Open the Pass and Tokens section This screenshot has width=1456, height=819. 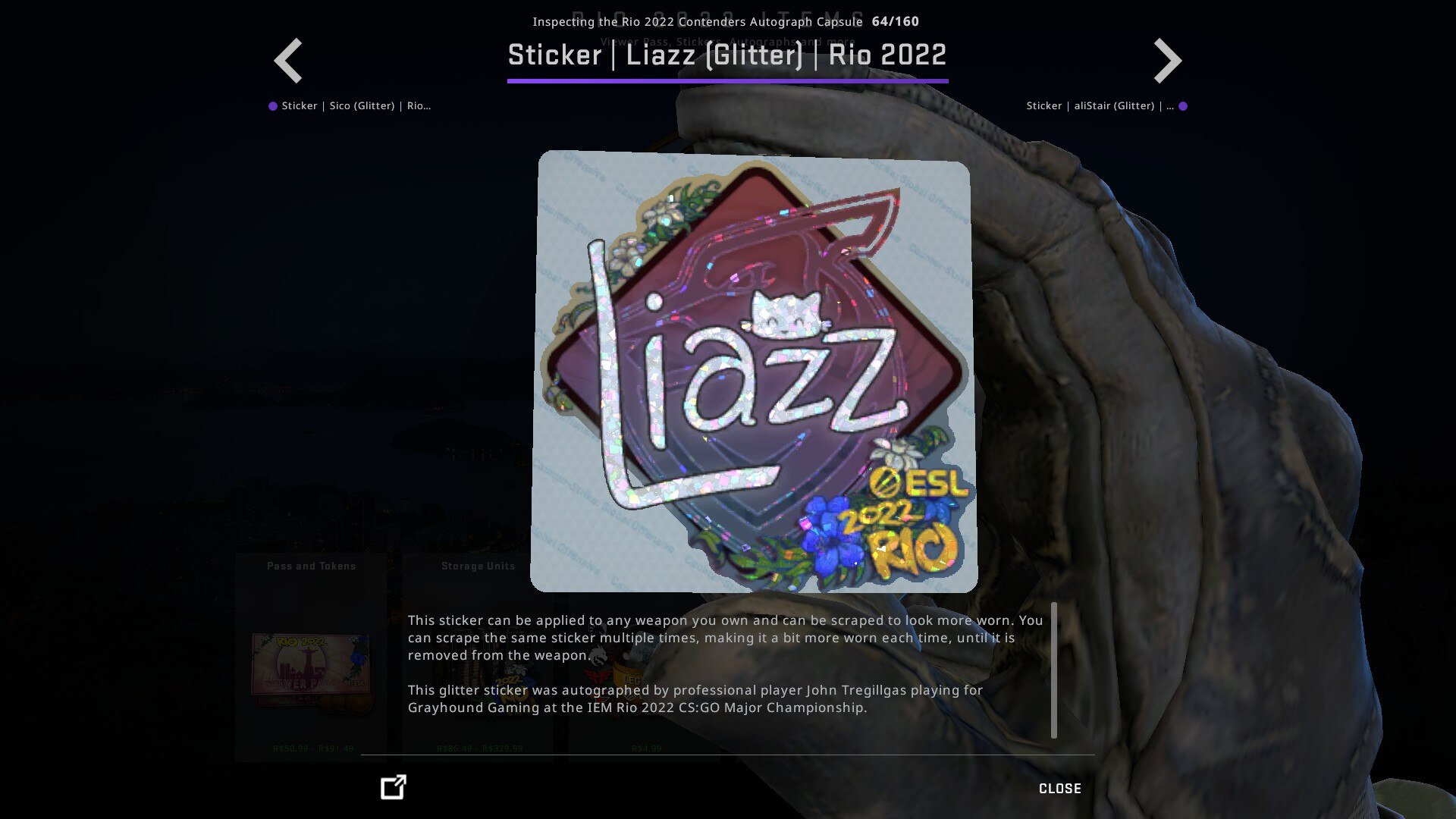coord(311,565)
